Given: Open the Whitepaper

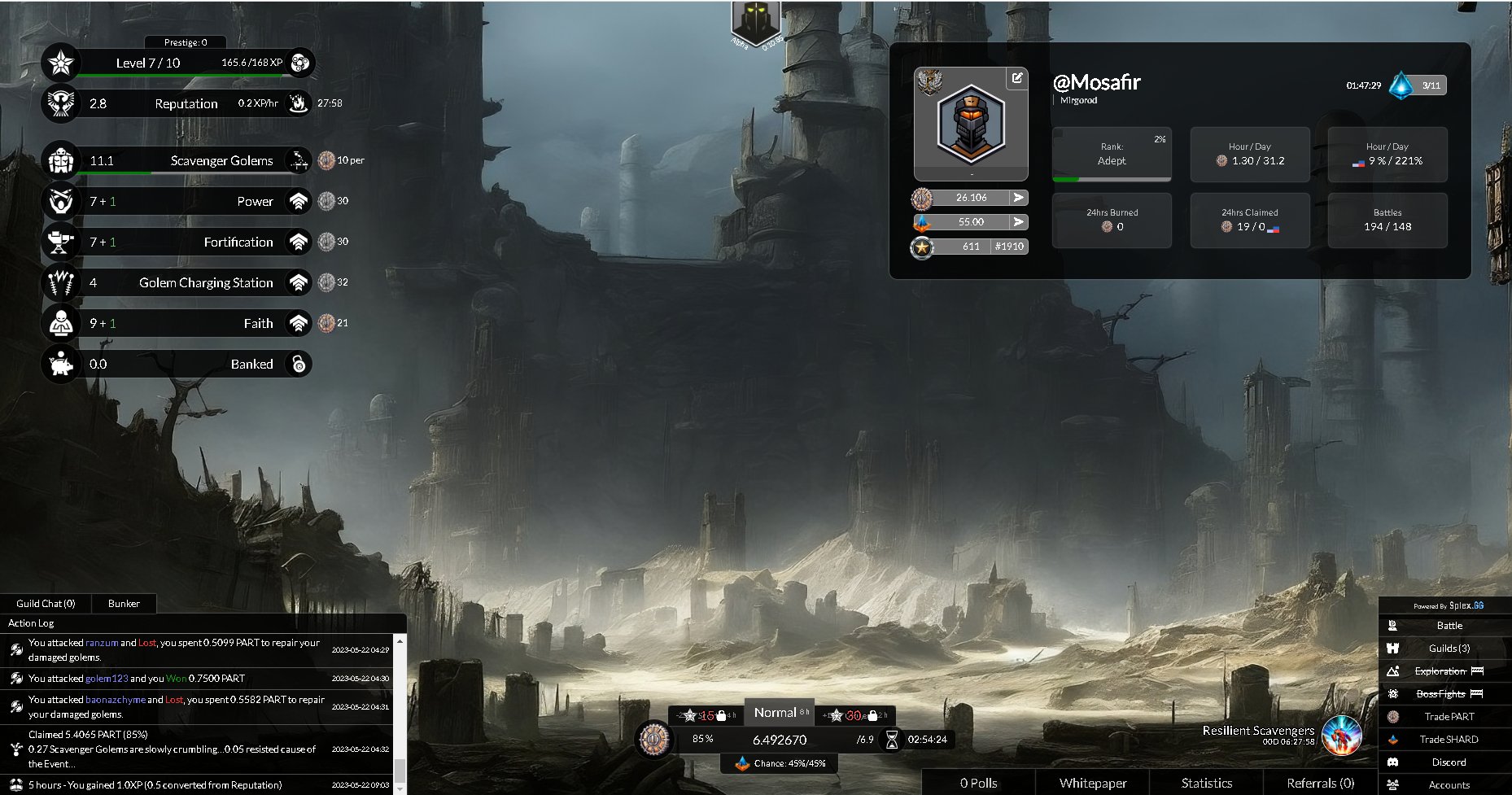Looking at the screenshot, I should tap(1093, 783).
